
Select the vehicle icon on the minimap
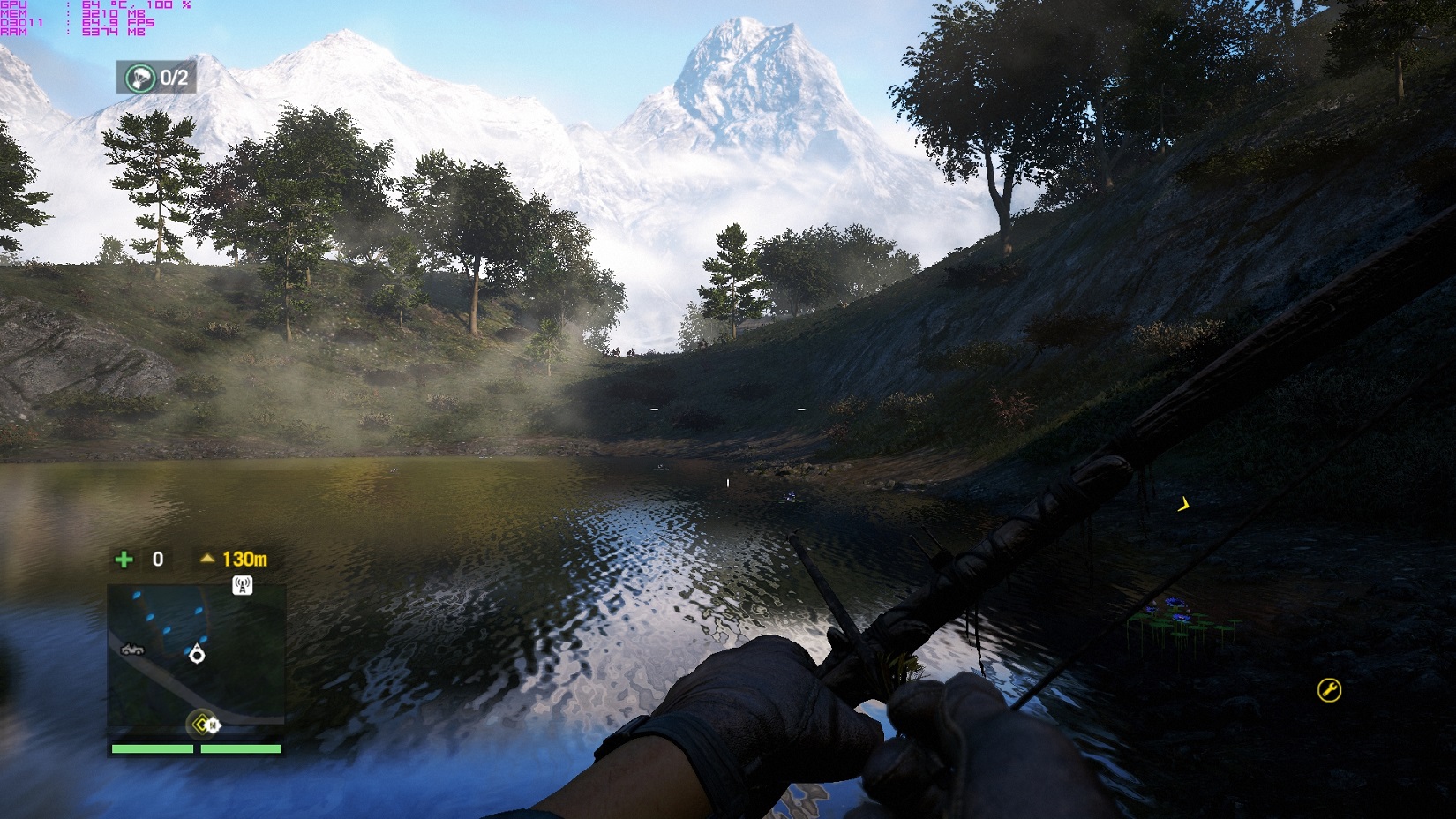point(132,650)
